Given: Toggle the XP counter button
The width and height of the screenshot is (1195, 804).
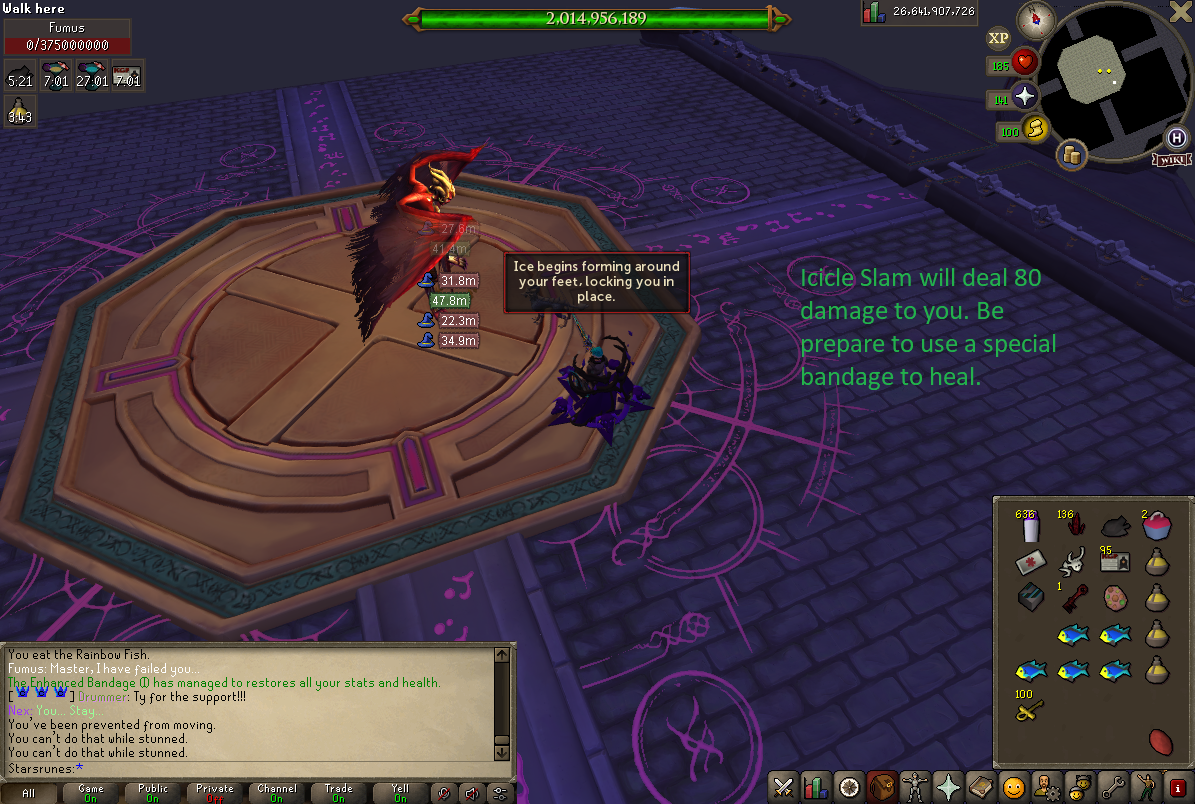Looking at the screenshot, I should 998,39.
